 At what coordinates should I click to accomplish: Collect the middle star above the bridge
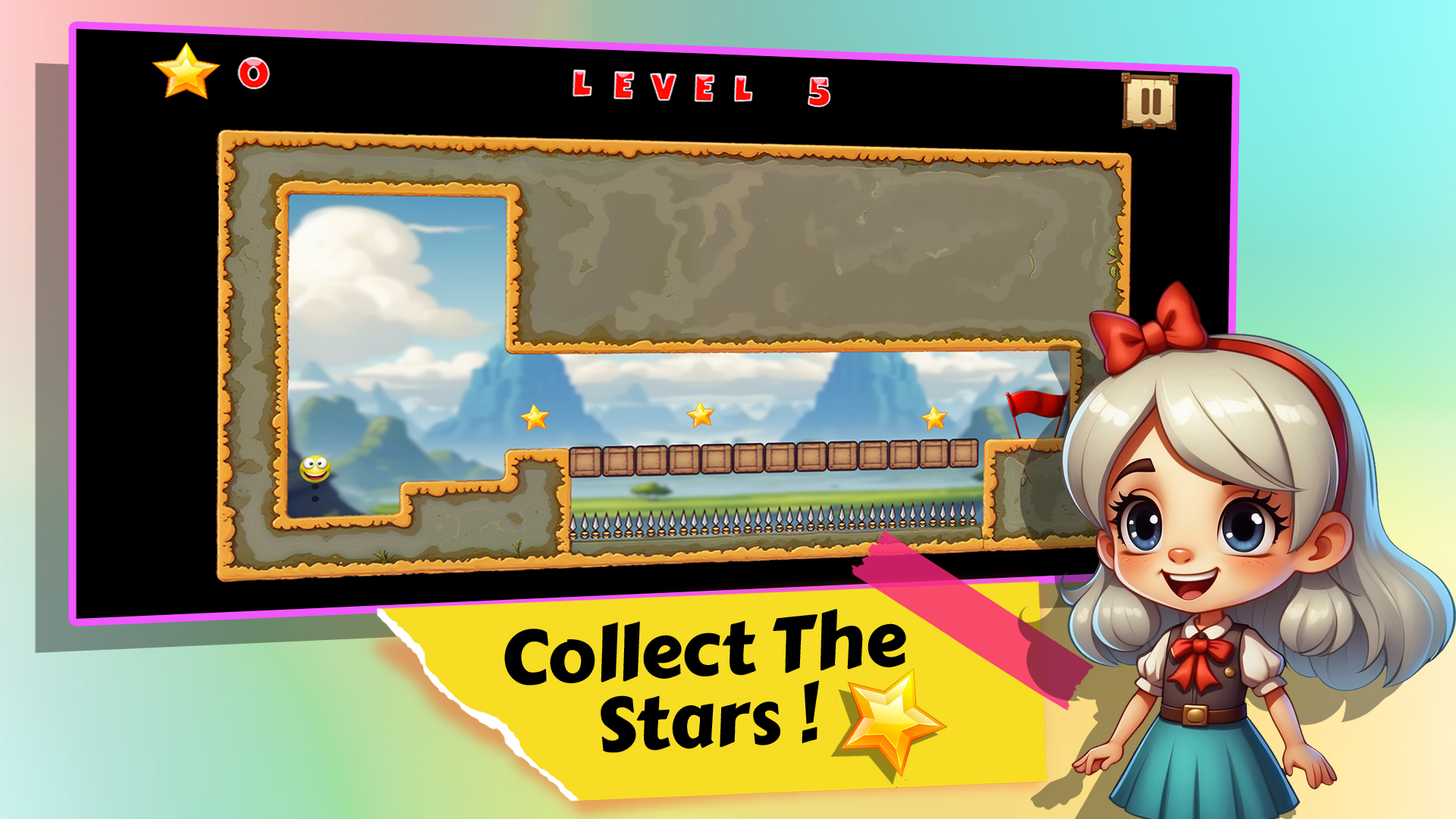(701, 416)
